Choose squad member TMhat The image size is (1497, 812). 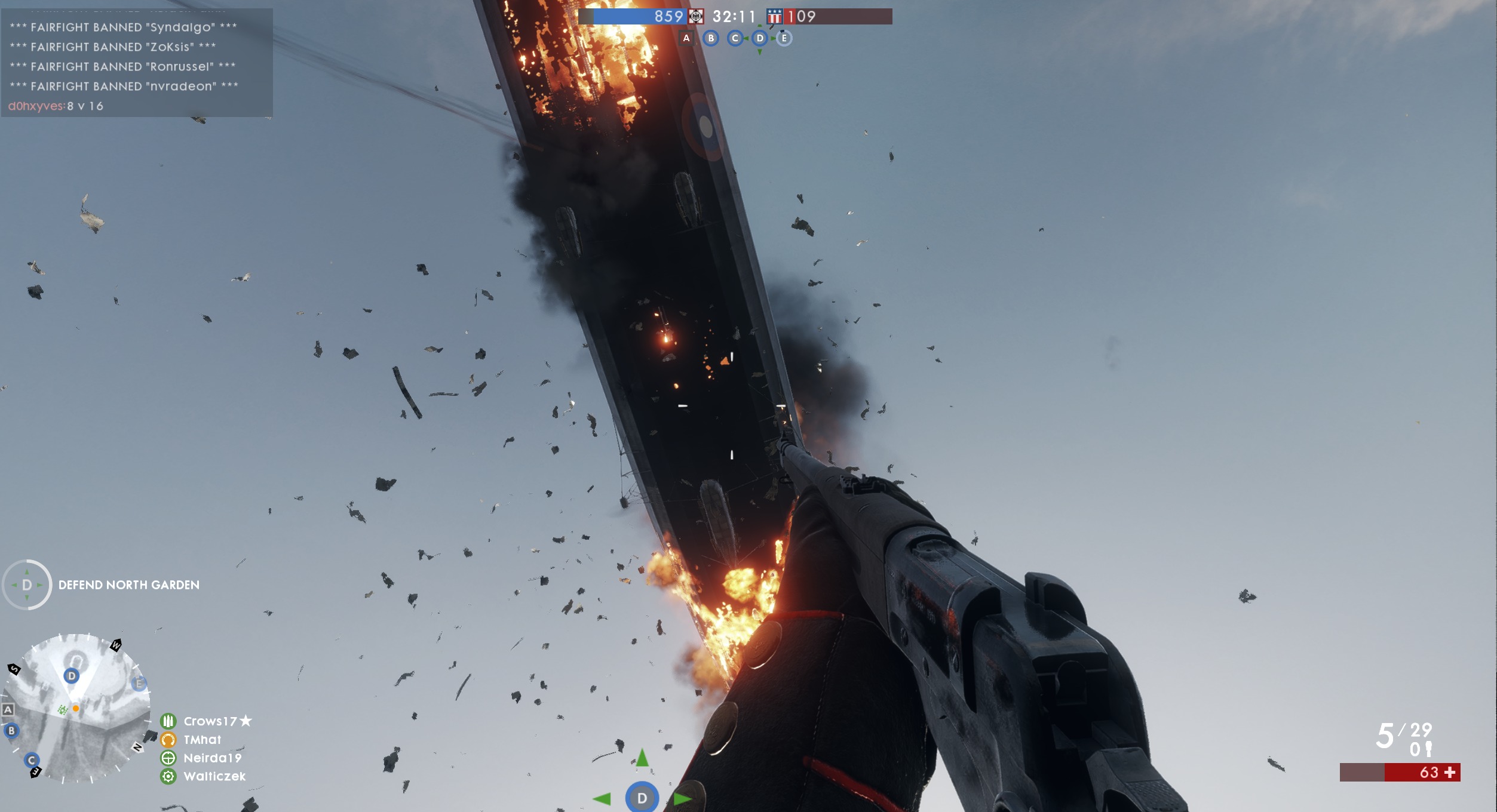(203, 740)
